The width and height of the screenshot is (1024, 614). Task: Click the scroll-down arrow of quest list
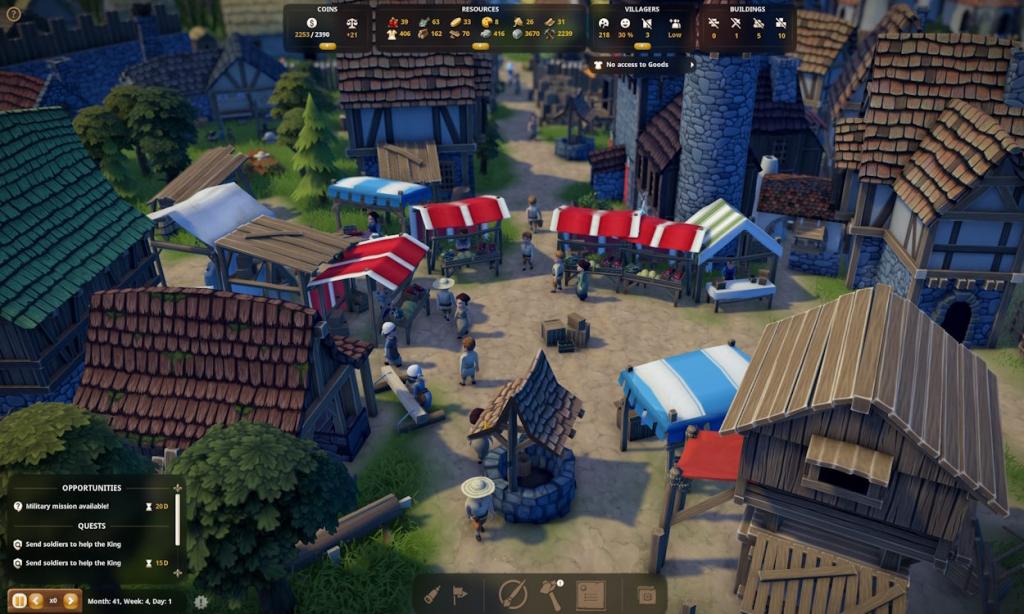179,575
